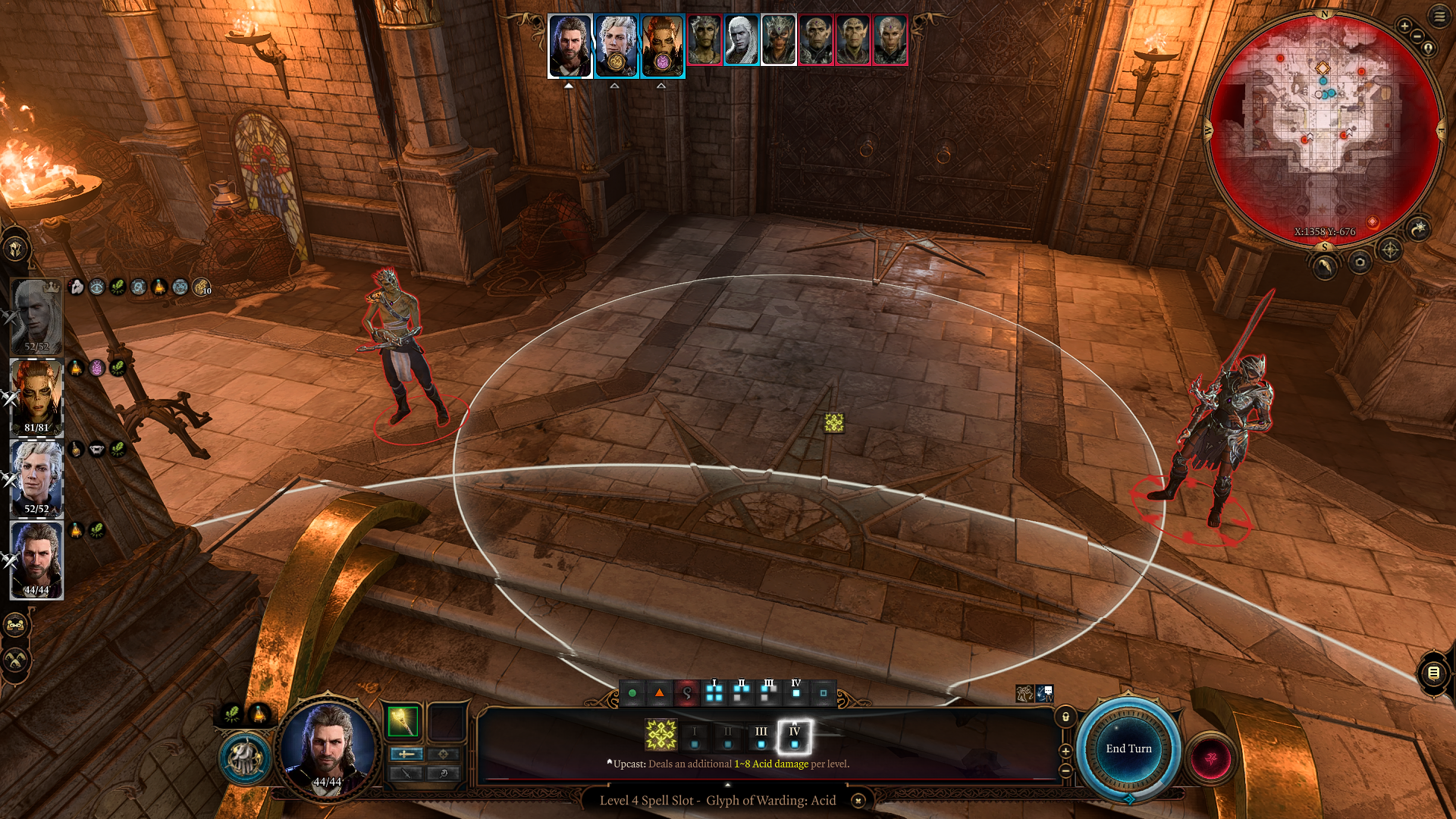The height and width of the screenshot is (819, 1456).
Task: Select Gale's portrait in the party list
Action: (x=36, y=560)
